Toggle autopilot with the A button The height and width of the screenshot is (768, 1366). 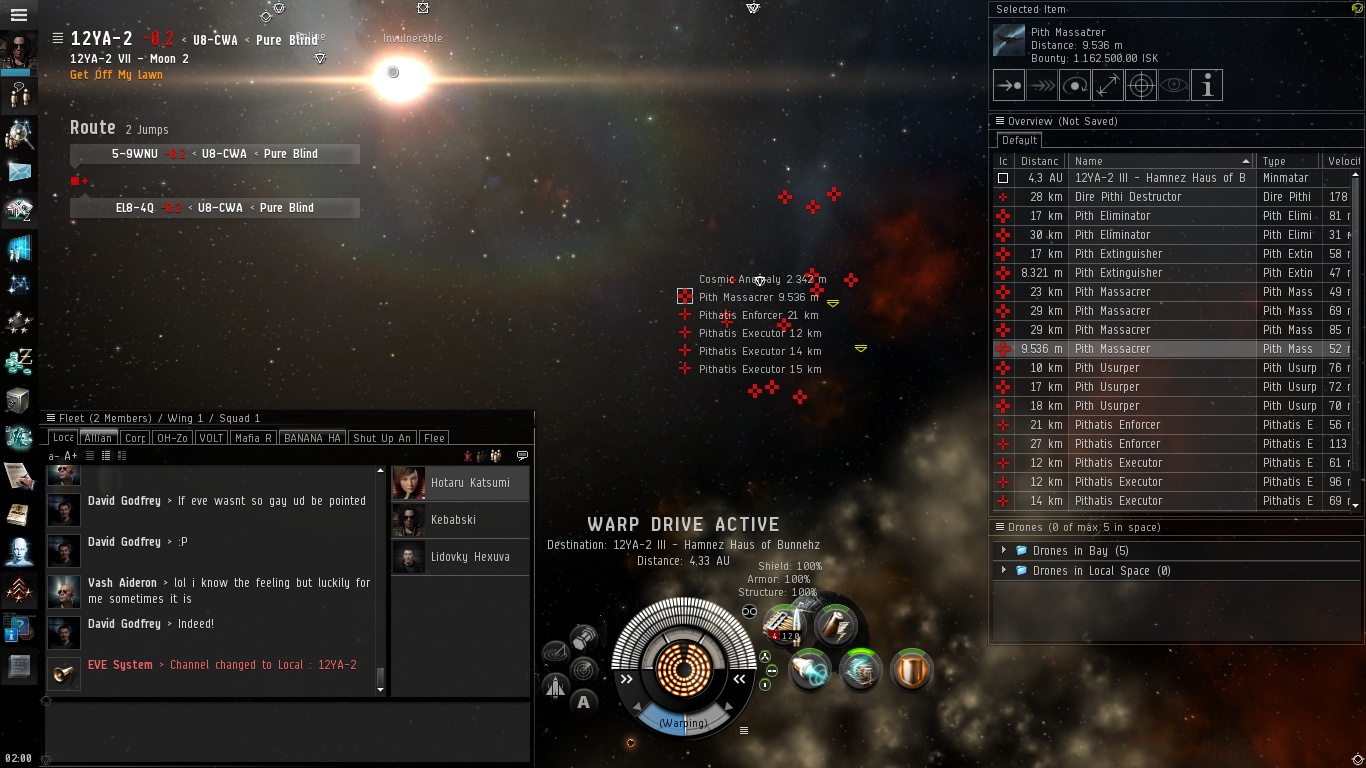pyautogui.click(x=583, y=701)
